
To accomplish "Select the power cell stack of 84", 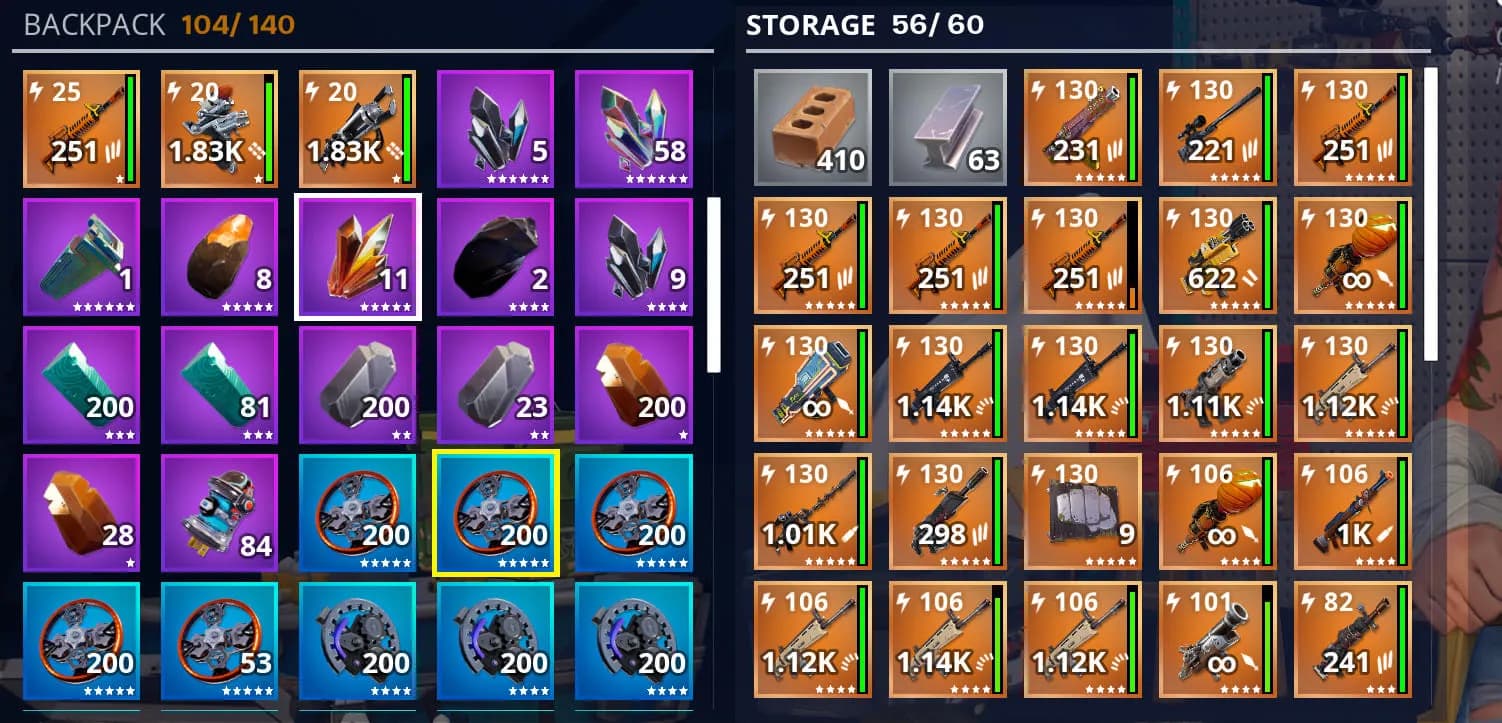I will [220, 513].
